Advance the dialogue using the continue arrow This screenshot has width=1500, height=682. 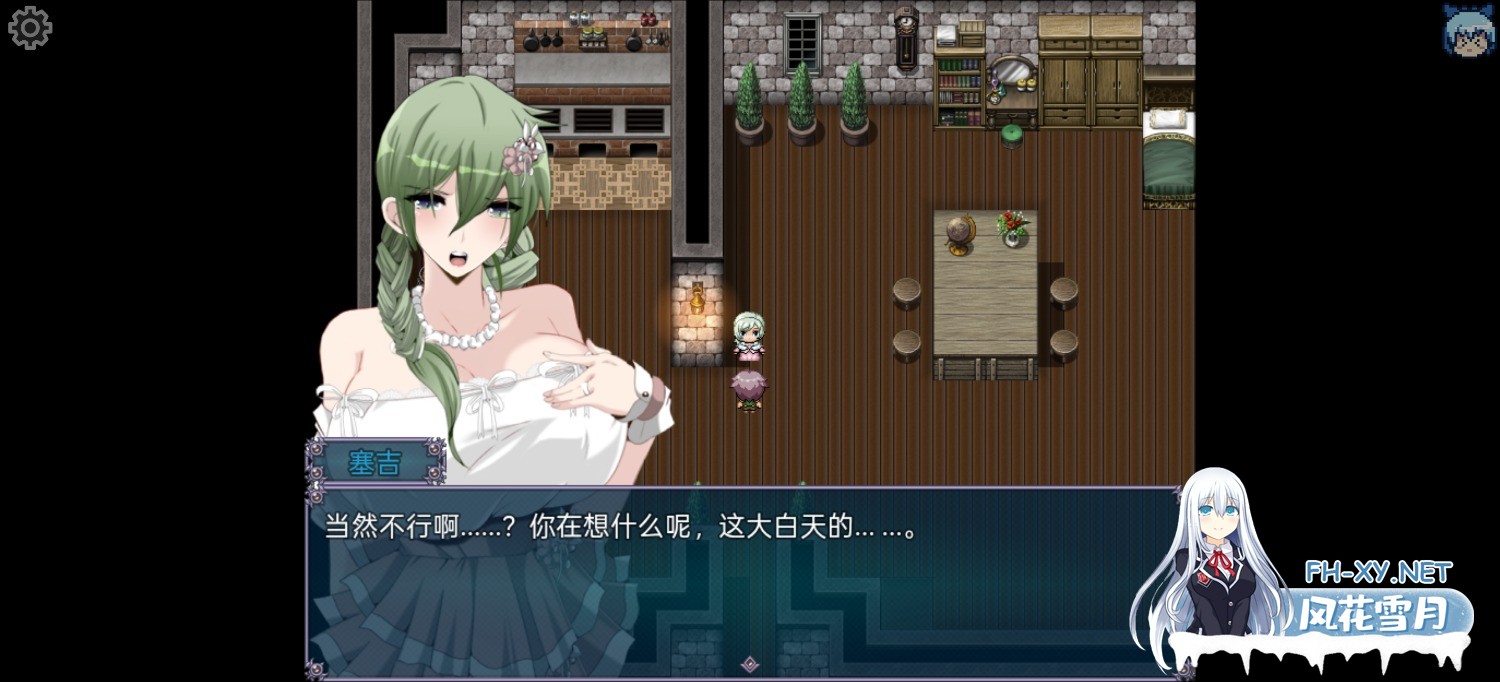coord(750,664)
